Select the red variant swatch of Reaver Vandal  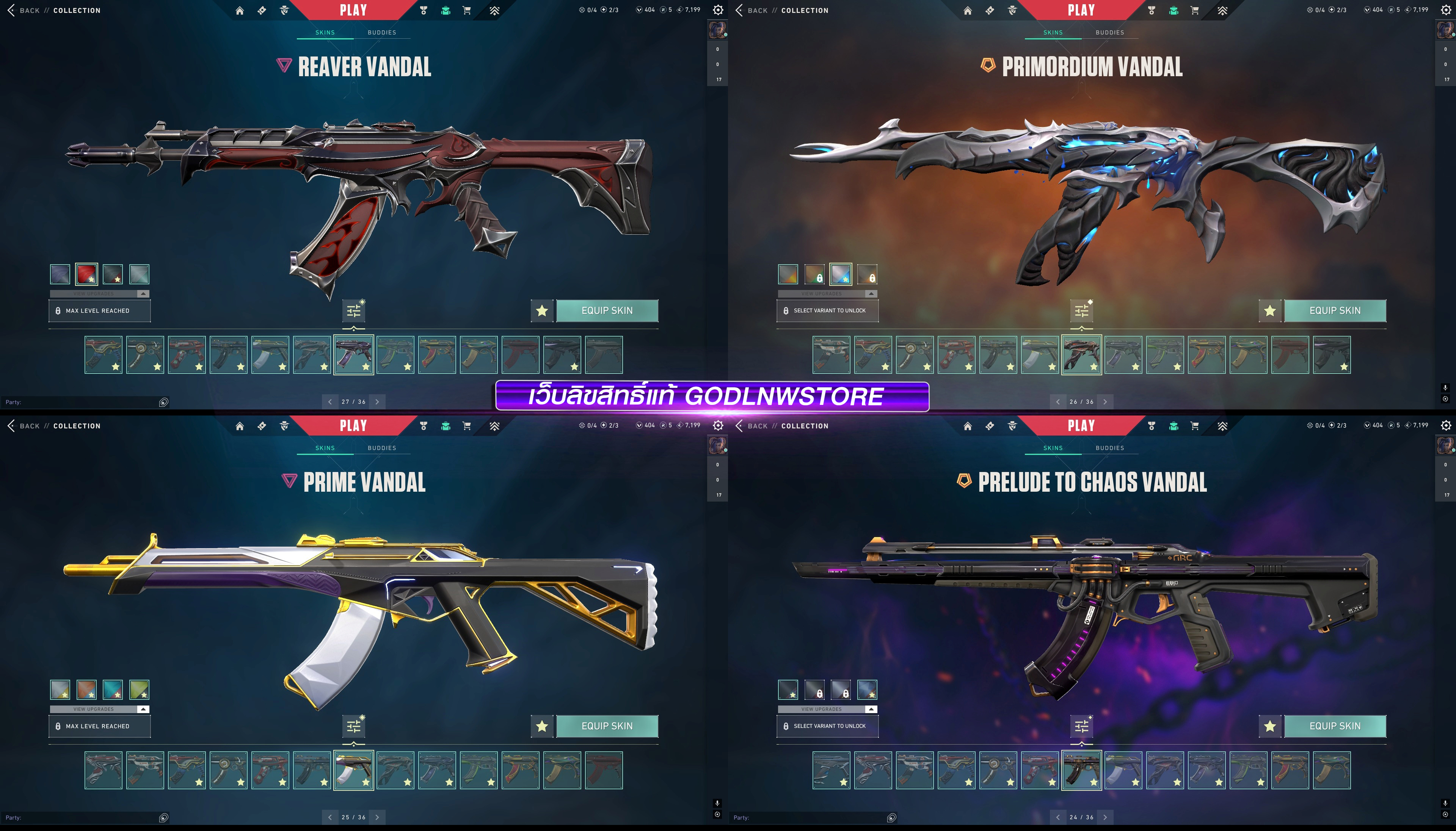click(x=87, y=274)
